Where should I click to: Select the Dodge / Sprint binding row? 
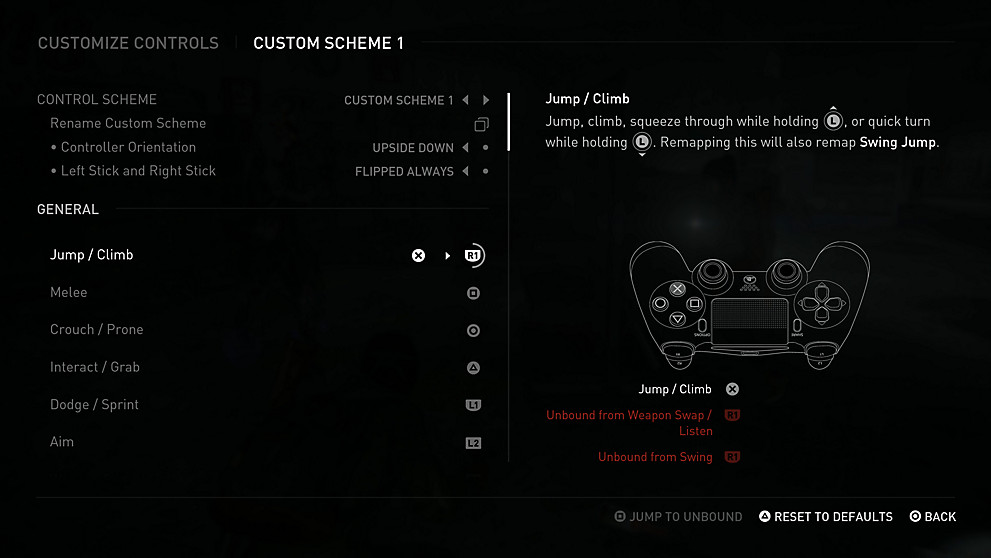pos(95,405)
